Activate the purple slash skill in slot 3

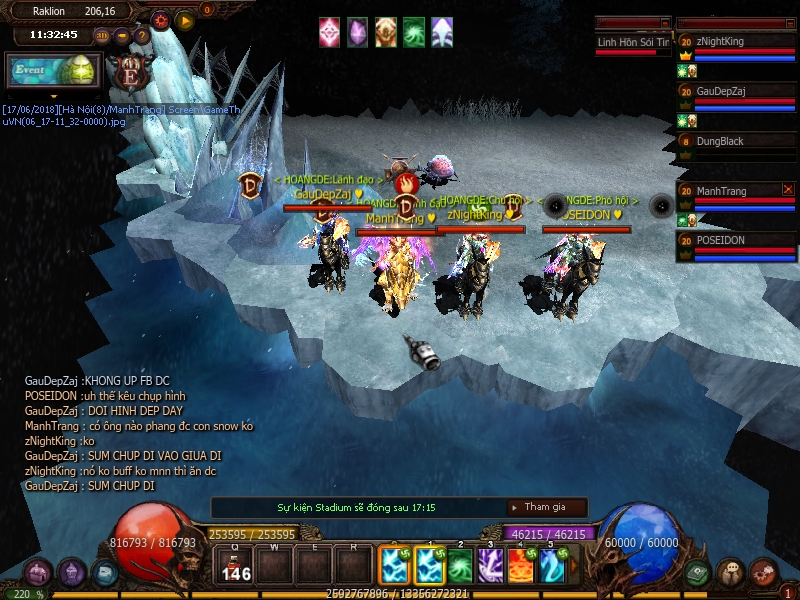click(490, 566)
